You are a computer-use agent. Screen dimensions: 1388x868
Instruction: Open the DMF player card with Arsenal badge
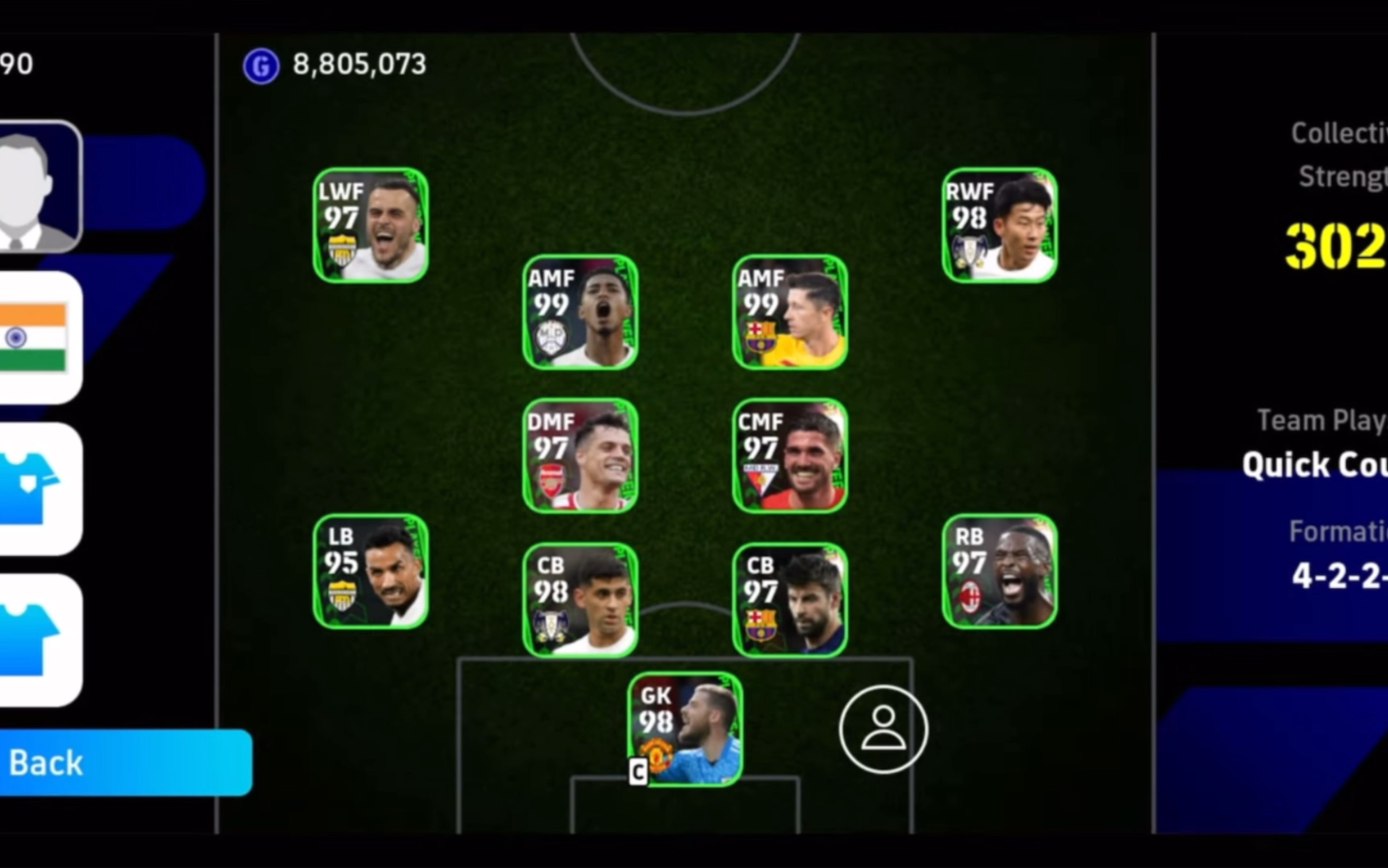point(580,455)
